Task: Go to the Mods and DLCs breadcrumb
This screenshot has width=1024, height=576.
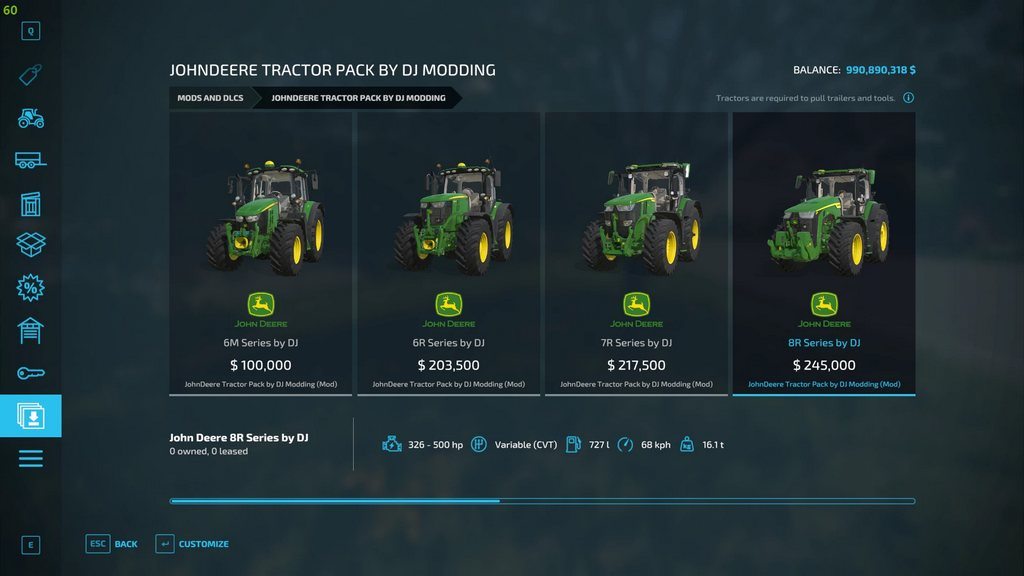Action: click(210, 98)
